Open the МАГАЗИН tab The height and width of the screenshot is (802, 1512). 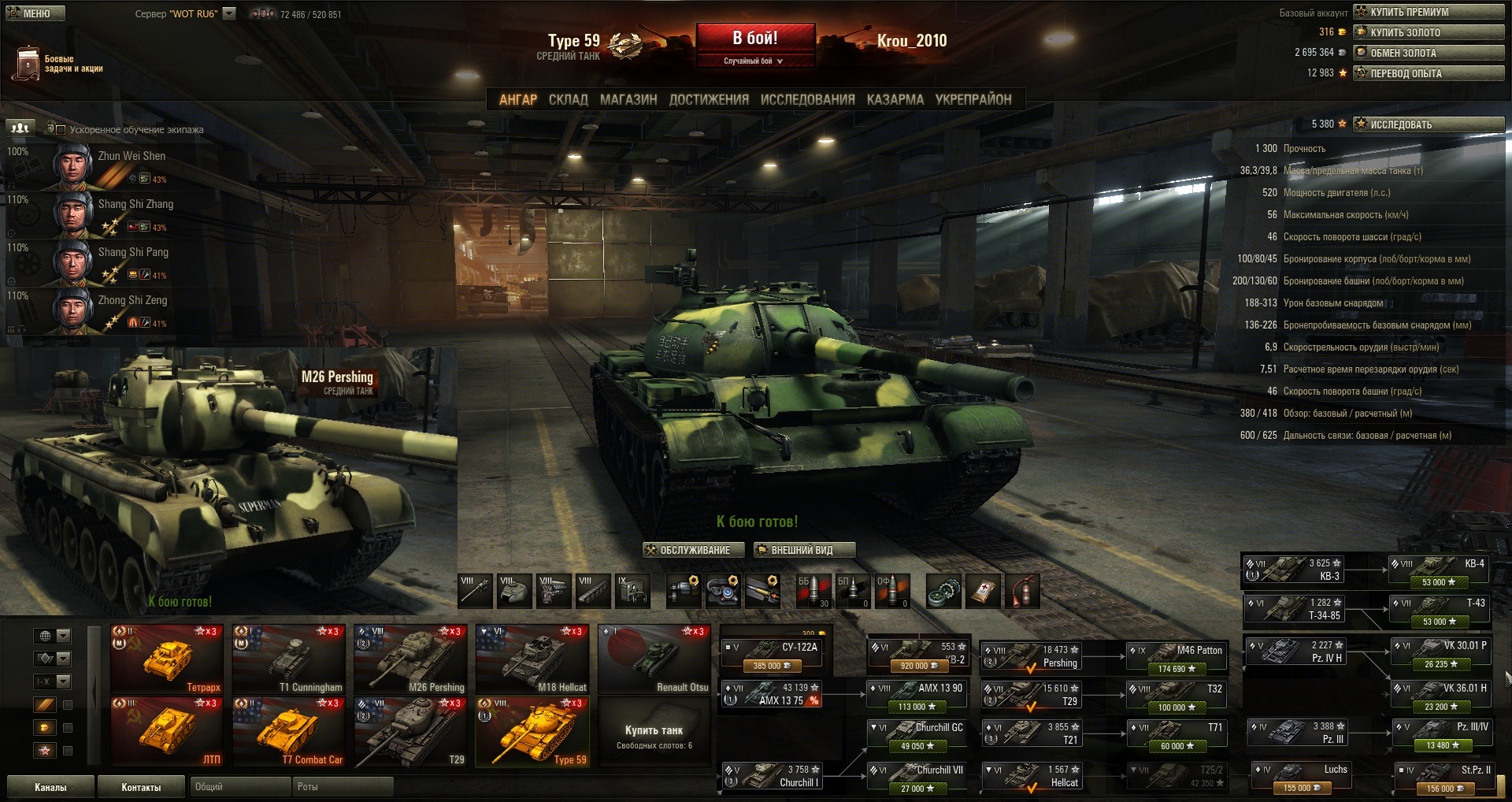(x=628, y=99)
